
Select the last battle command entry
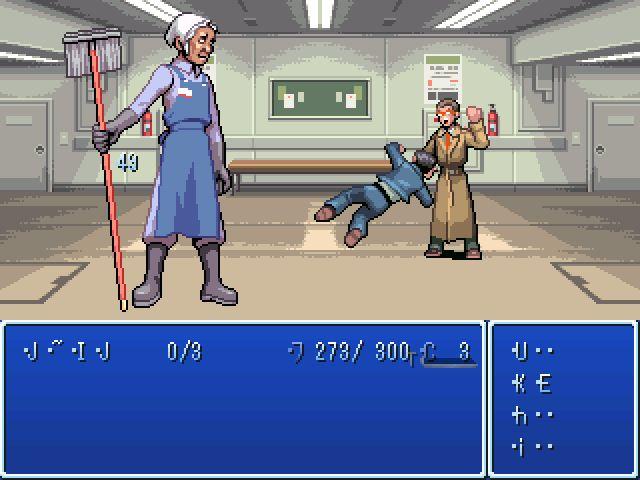533,446
